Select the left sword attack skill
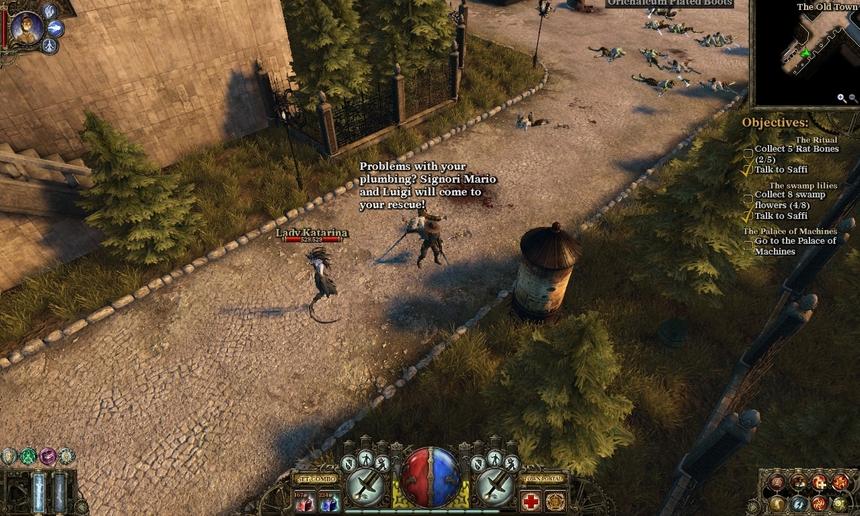The width and height of the screenshot is (860, 516). 367,487
